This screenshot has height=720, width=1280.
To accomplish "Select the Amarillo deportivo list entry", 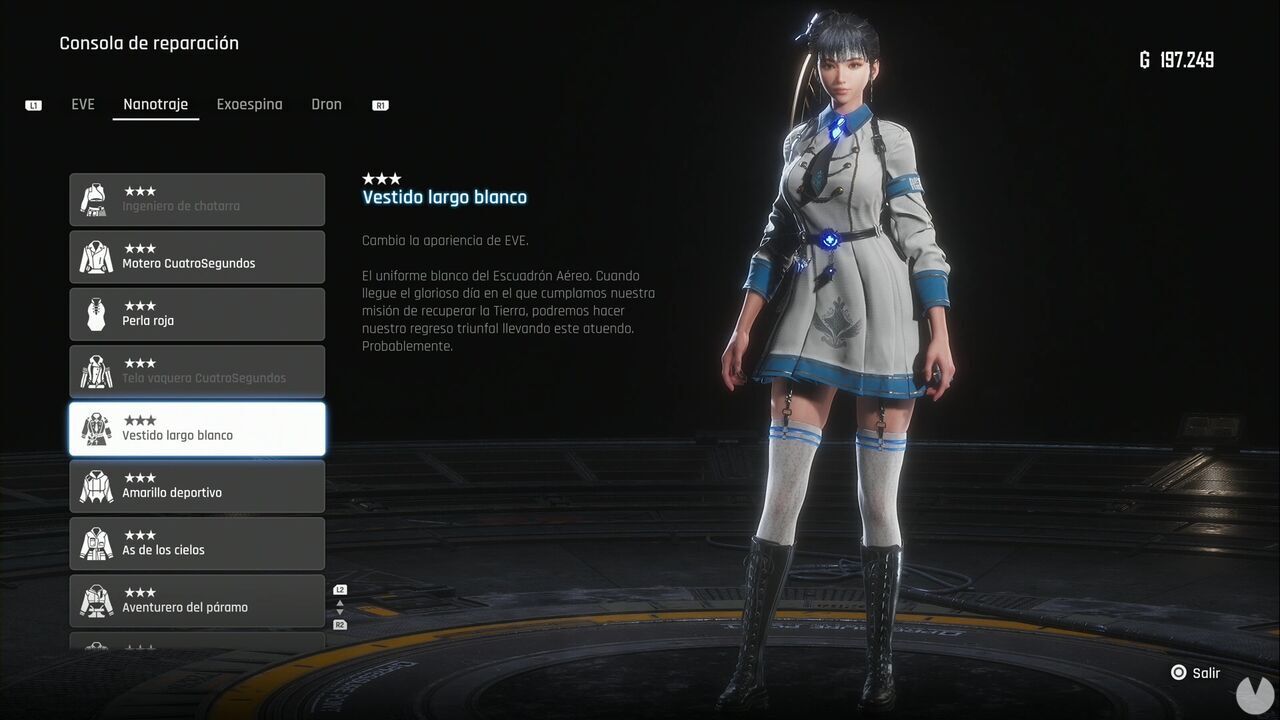I will [197, 486].
